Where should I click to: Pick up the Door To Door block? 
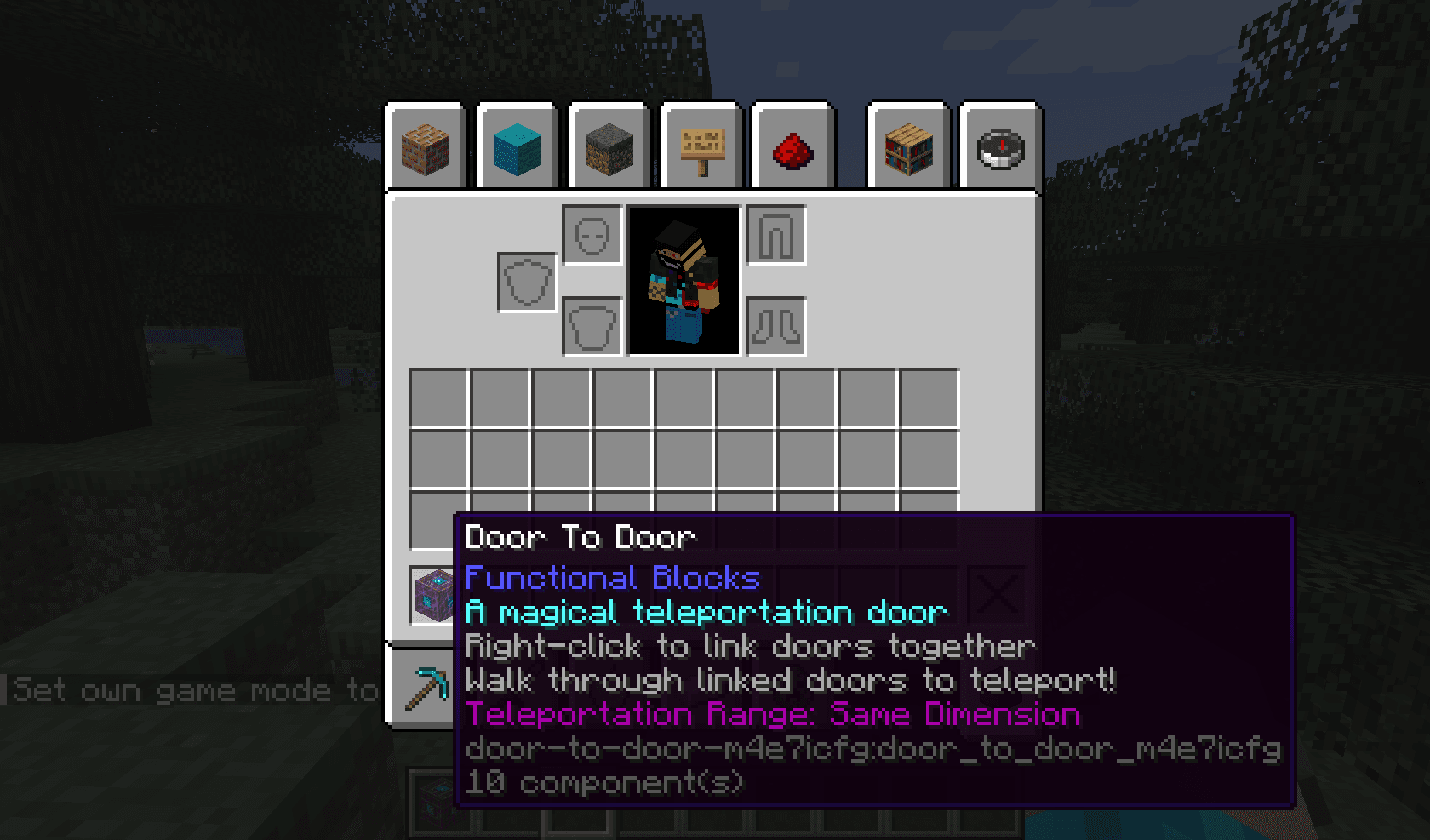432,596
